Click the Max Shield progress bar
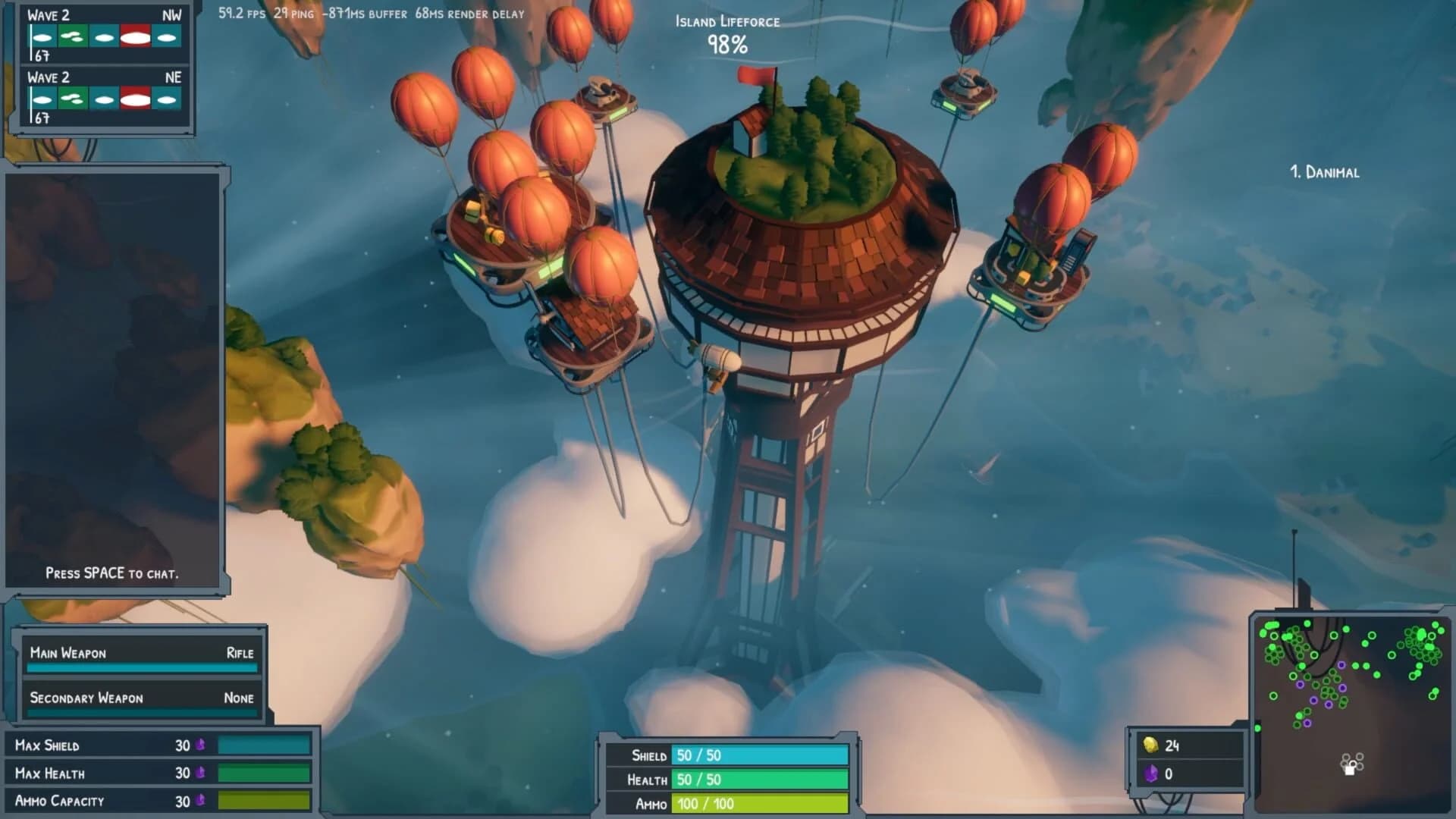The height and width of the screenshot is (819, 1456). 265,745
